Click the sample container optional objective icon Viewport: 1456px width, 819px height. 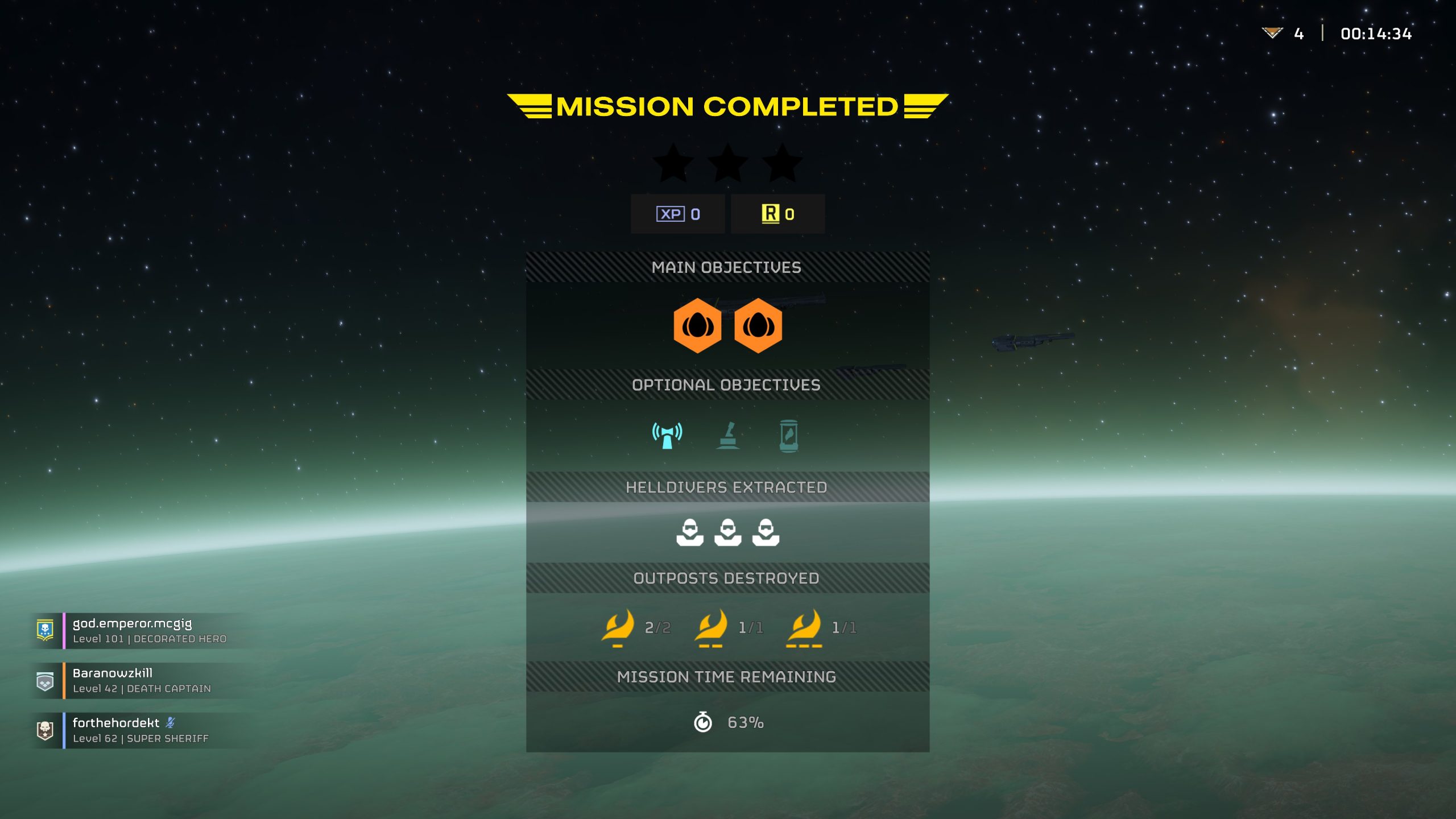tap(788, 436)
